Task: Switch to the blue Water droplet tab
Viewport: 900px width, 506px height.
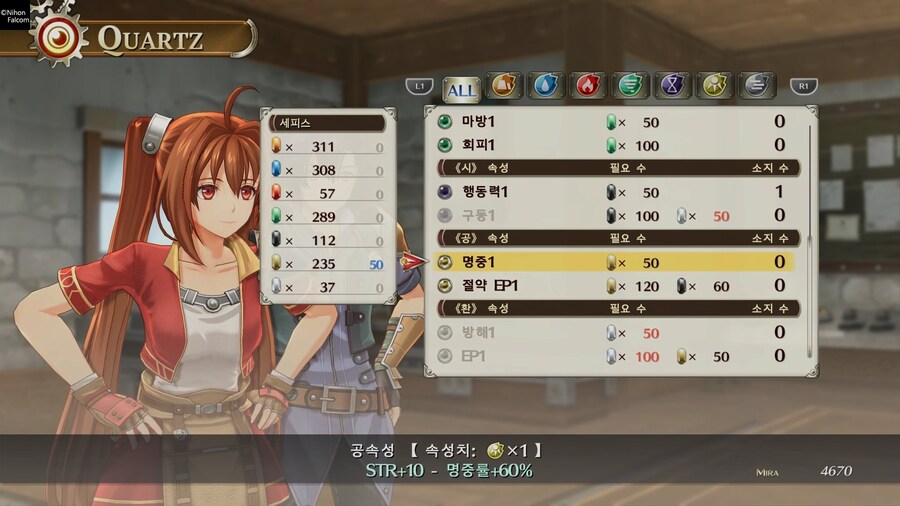Action: click(x=545, y=87)
